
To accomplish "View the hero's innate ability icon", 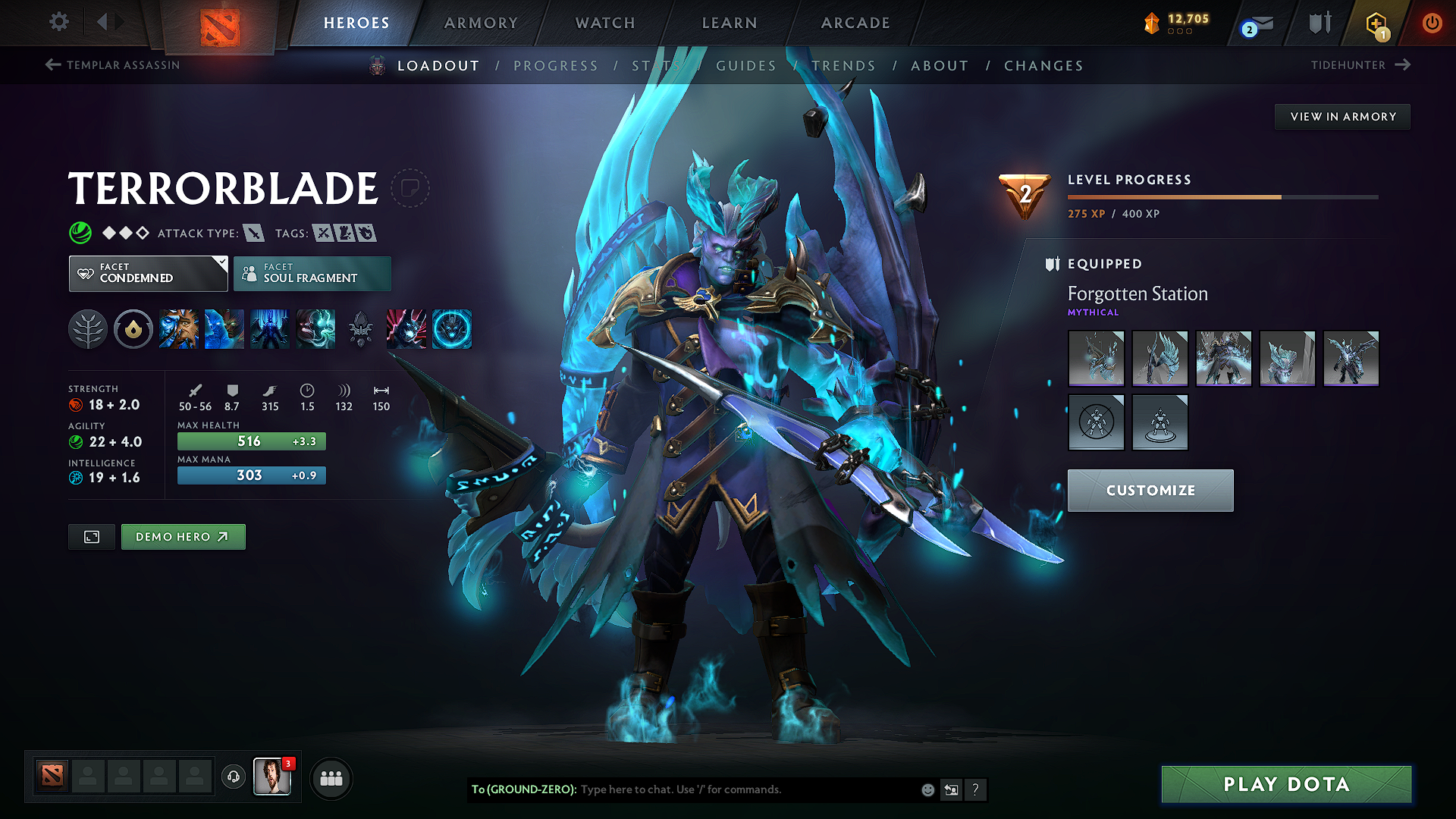I will click(x=133, y=329).
